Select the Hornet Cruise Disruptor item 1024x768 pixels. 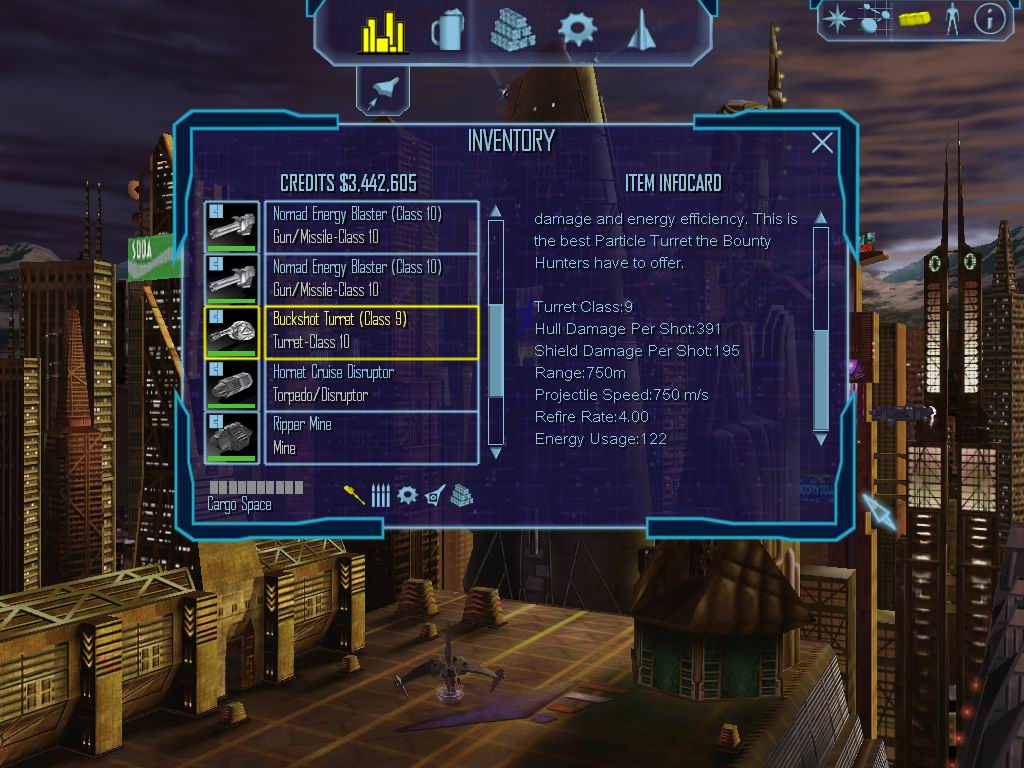coord(370,384)
